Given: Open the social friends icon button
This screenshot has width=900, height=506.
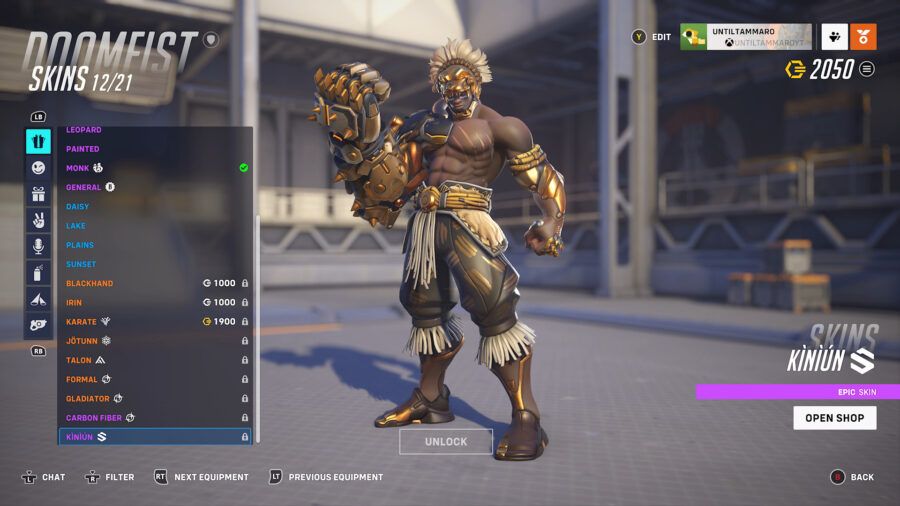Looking at the screenshot, I should (834, 37).
